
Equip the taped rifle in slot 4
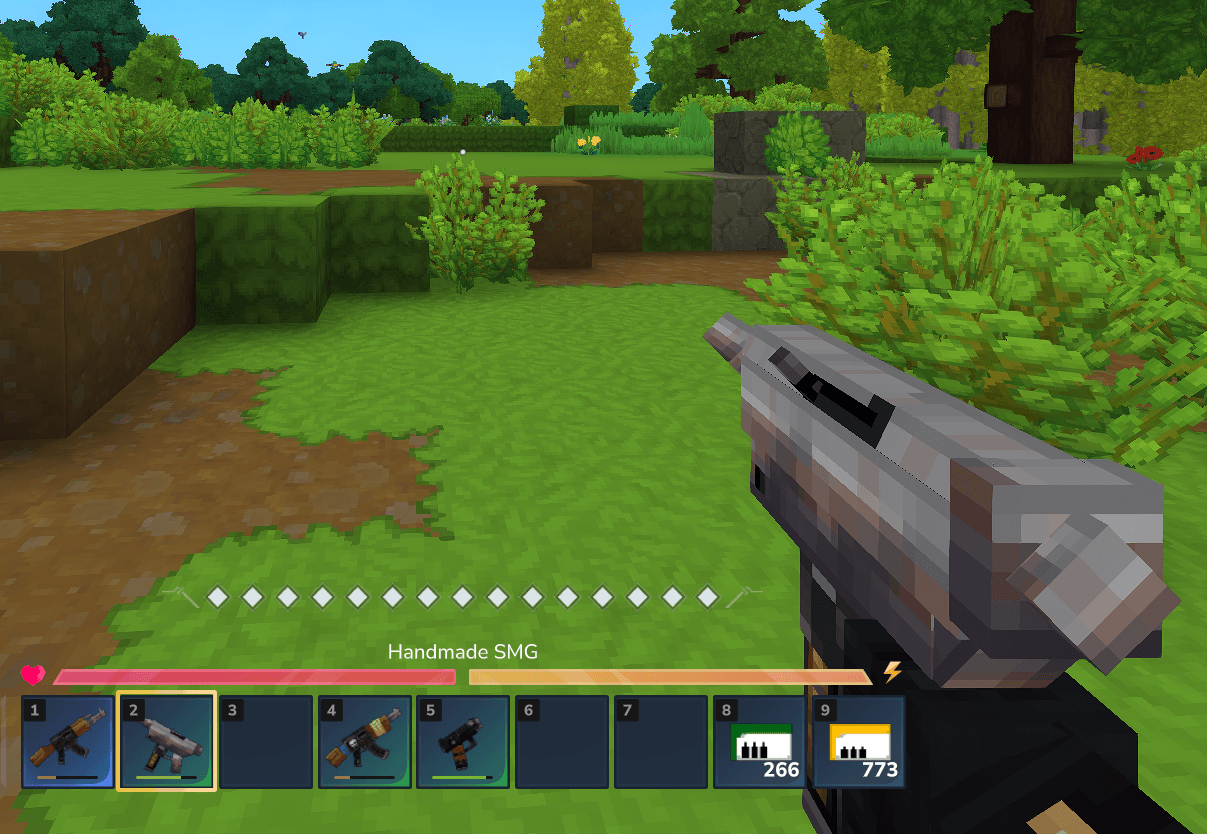[365, 742]
